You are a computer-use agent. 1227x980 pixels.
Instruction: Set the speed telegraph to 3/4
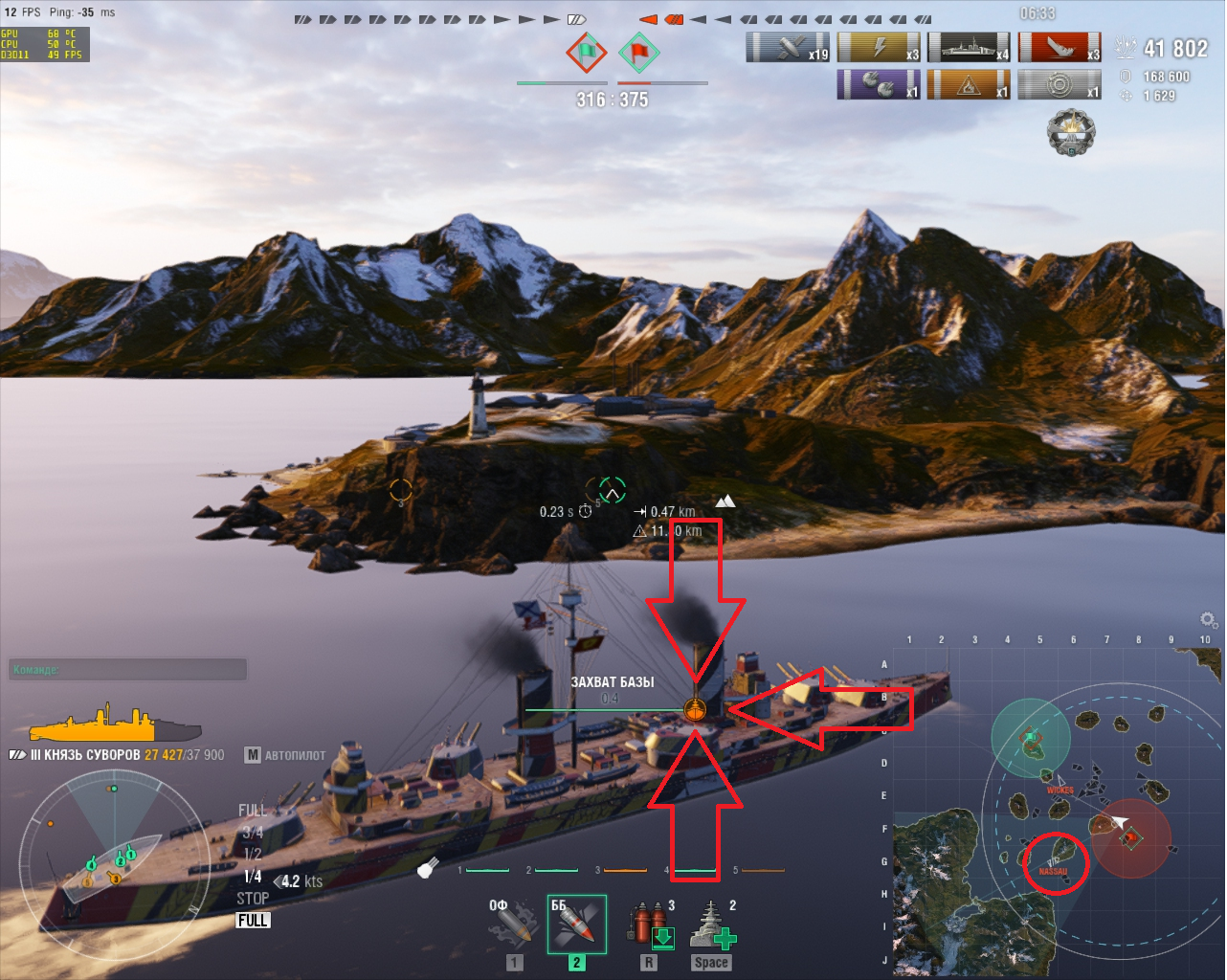[x=253, y=833]
